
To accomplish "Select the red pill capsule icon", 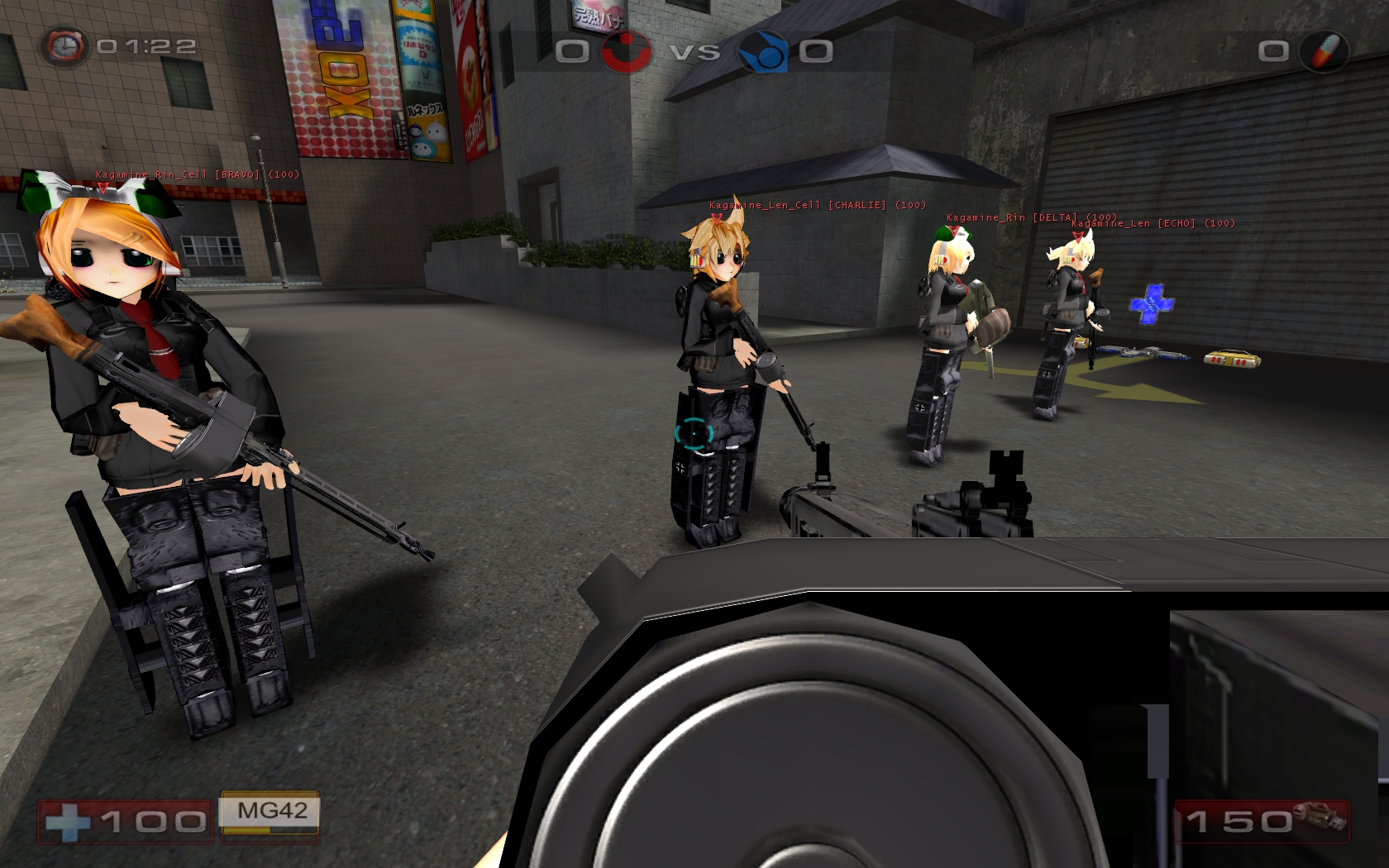I will click(x=1324, y=50).
